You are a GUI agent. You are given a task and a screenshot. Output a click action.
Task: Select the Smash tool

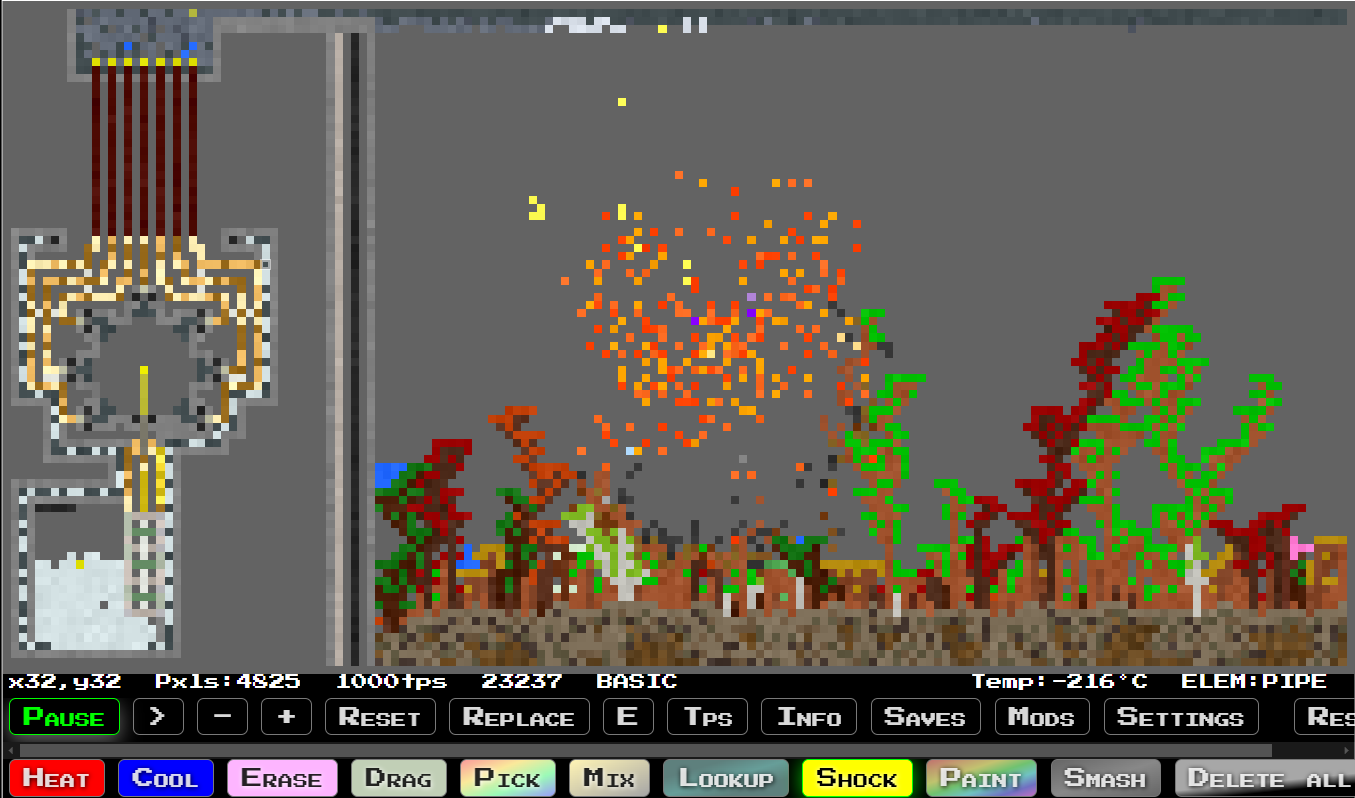pos(1105,777)
